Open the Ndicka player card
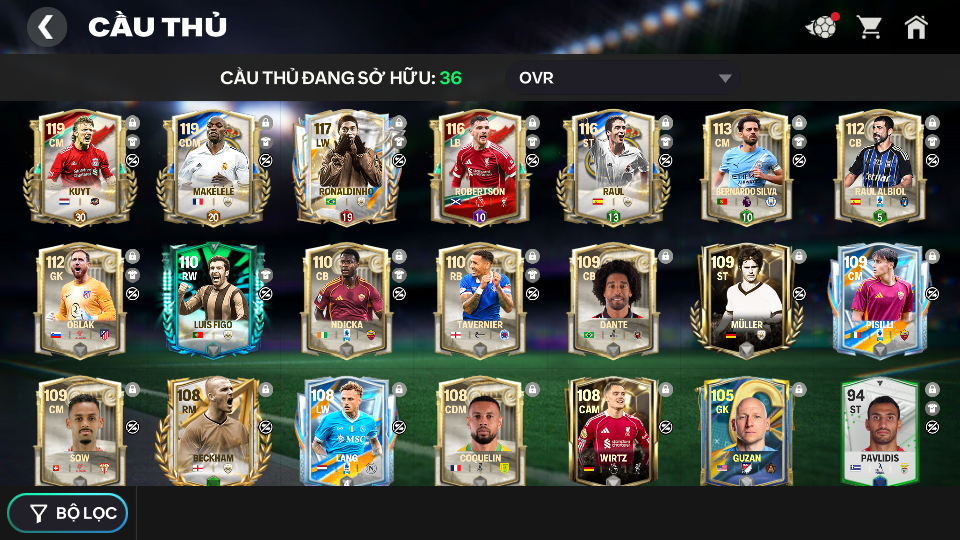Screen dimensions: 960x540 pyautogui.click(x=347, y=300)
